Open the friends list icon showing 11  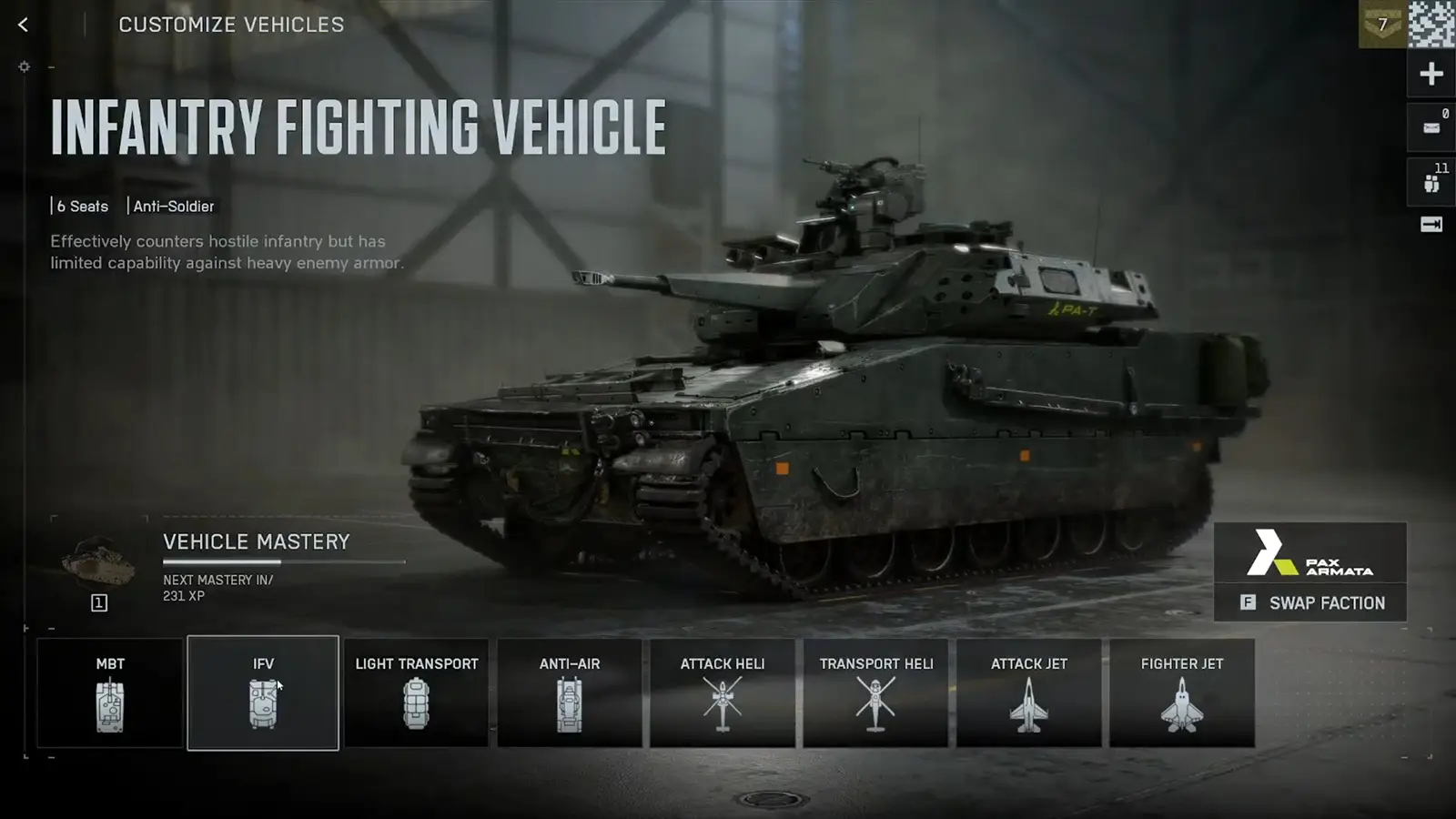click(1430, 179)
